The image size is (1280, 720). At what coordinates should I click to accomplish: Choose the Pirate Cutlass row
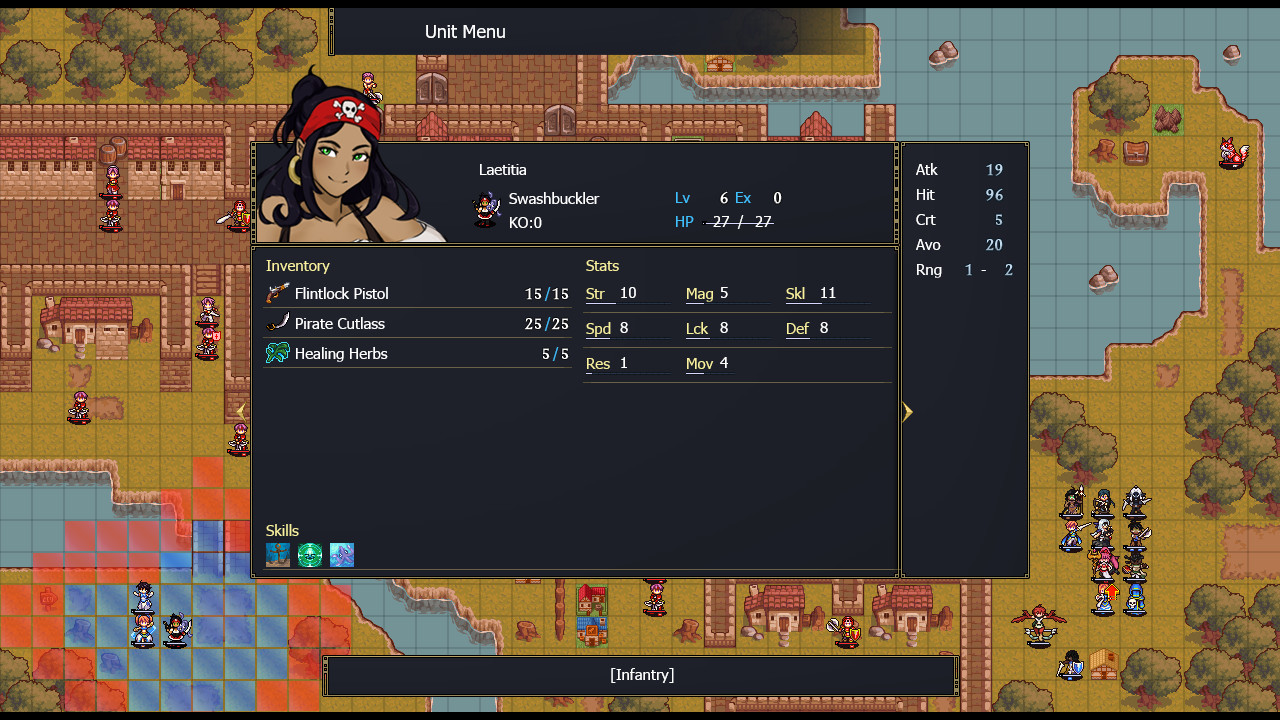click(340, 324)
